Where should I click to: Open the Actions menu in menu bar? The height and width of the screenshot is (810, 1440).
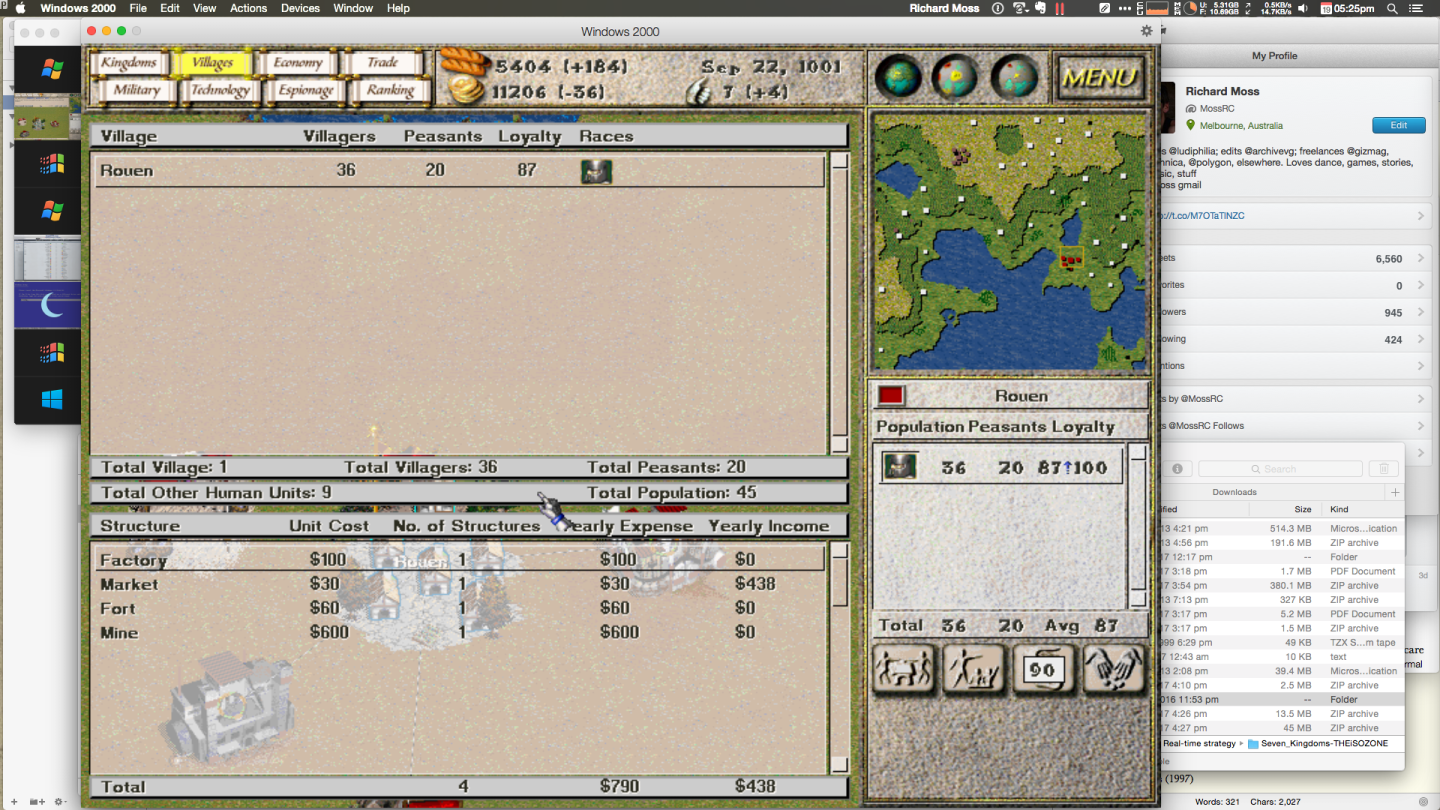pos(247,8)
